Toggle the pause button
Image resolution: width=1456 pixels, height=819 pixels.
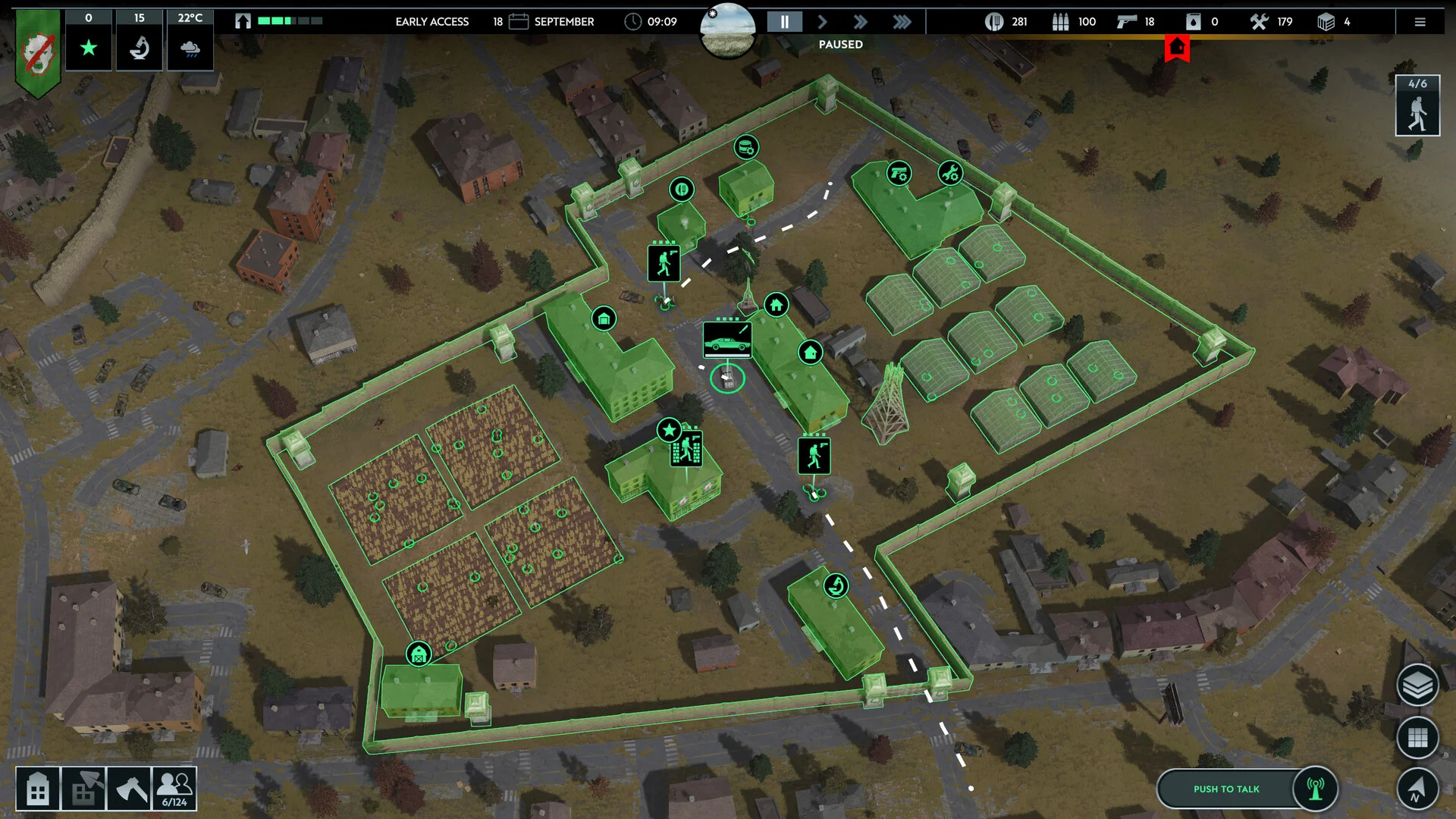click(x=784, y=22)
